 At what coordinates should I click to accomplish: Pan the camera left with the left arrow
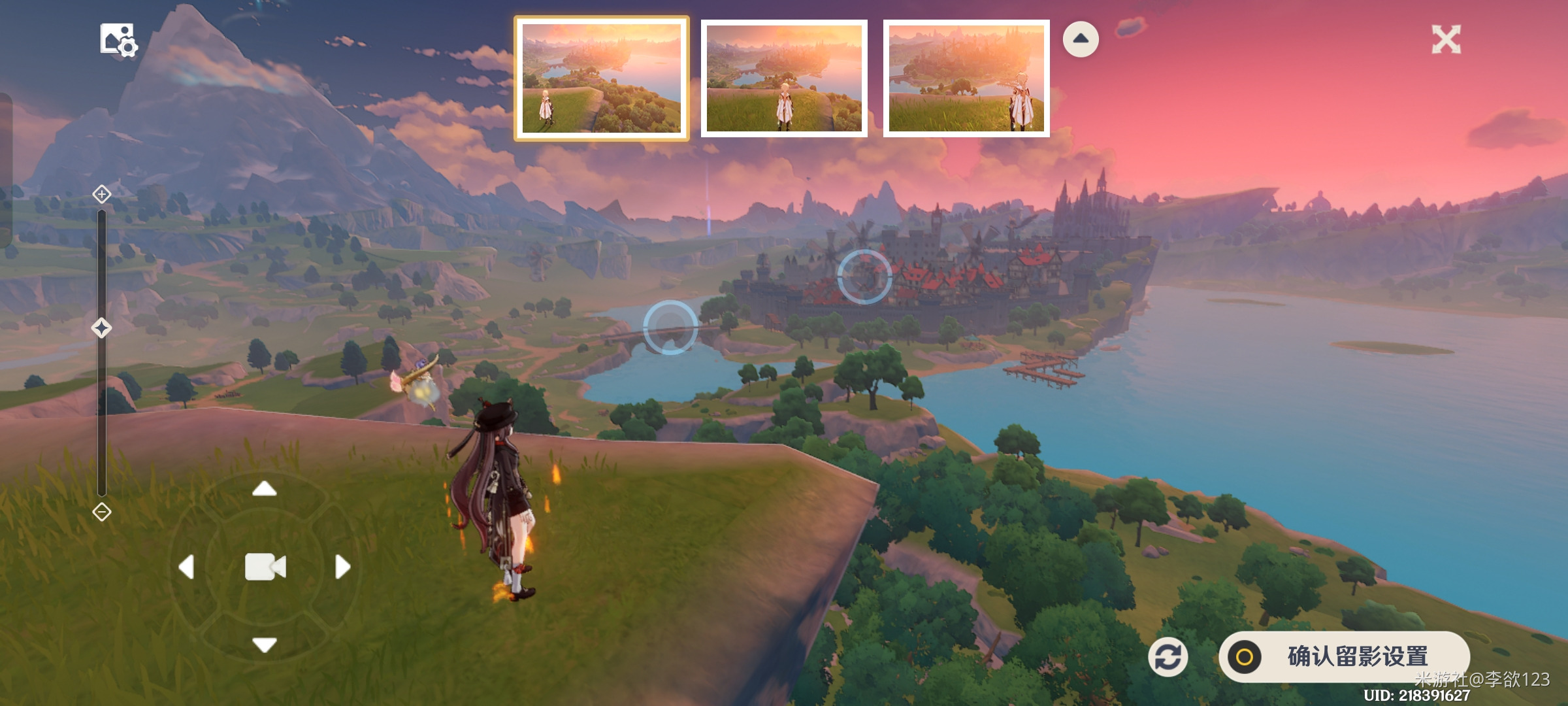(187, 567)
